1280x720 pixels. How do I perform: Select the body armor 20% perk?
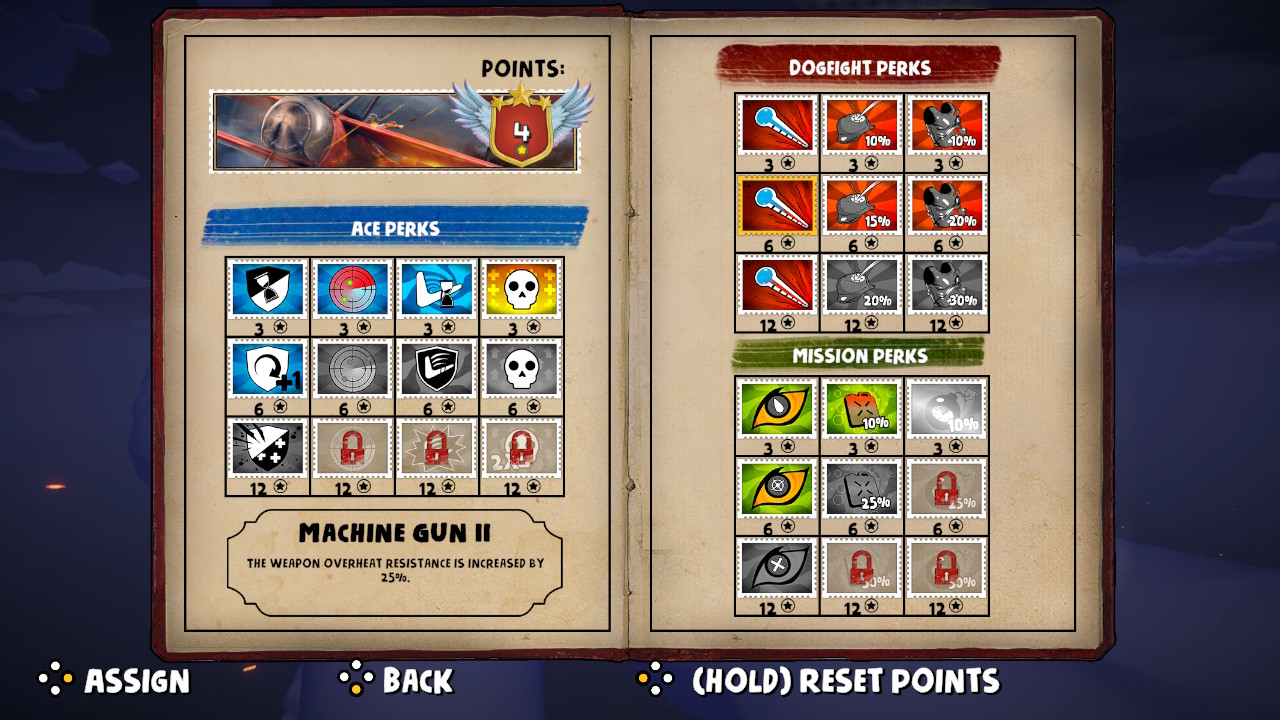946,206
